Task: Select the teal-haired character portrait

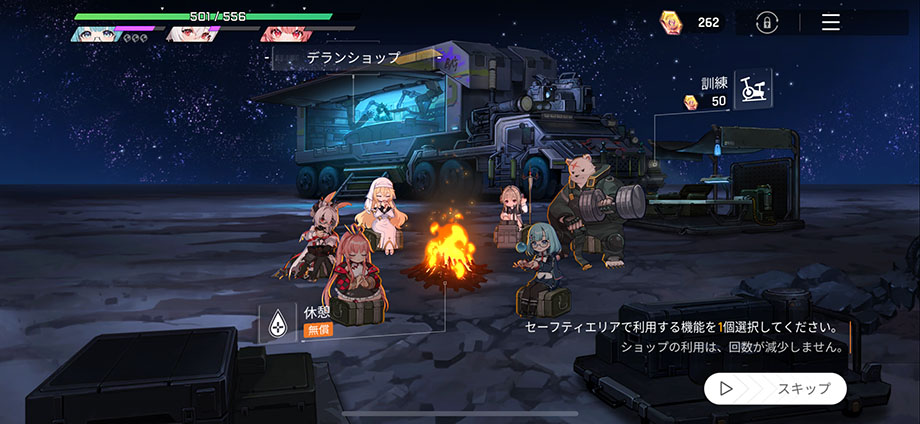Action: 95,34
